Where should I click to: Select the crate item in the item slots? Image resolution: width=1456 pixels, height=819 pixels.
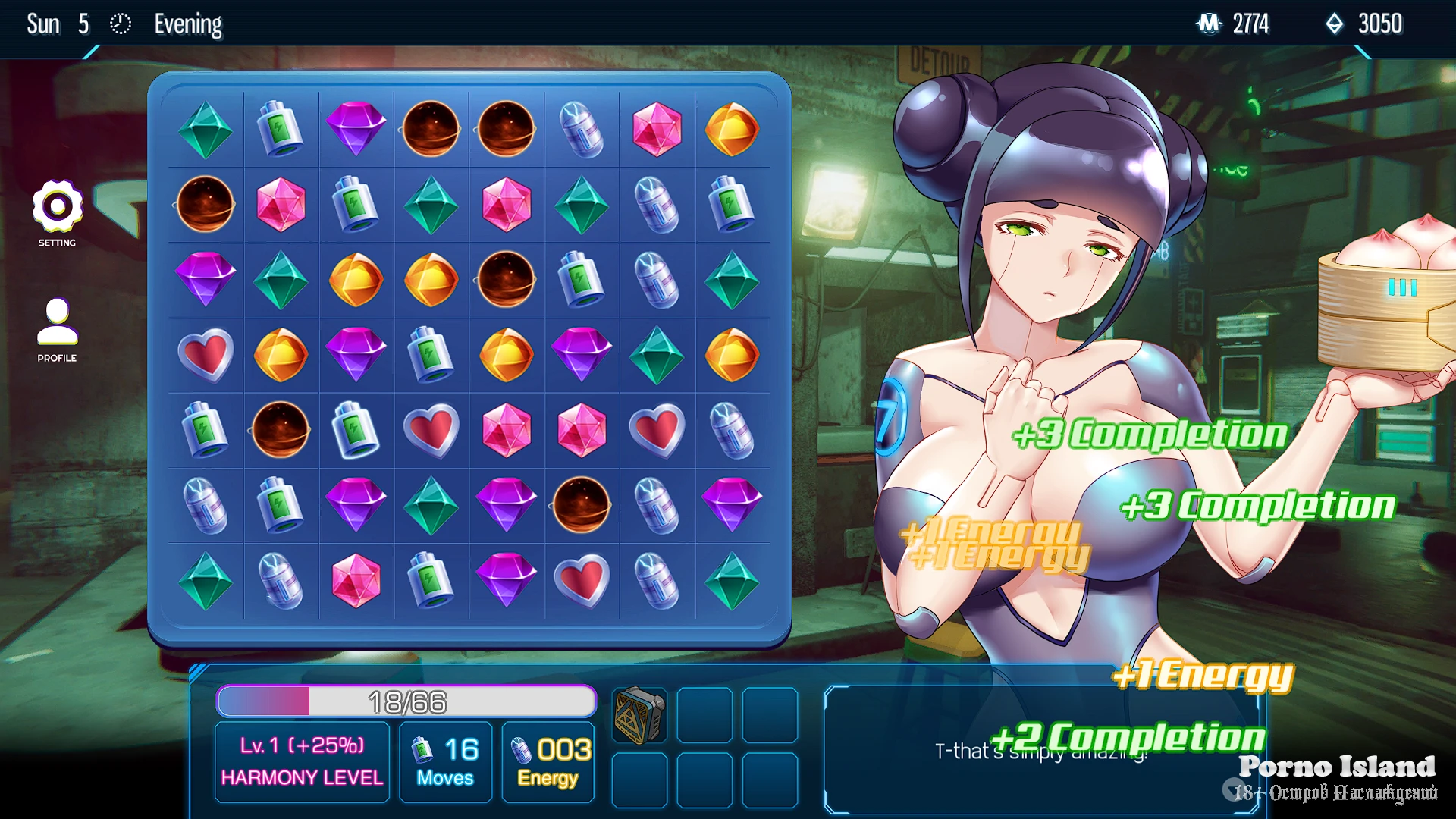pos(639,715)
